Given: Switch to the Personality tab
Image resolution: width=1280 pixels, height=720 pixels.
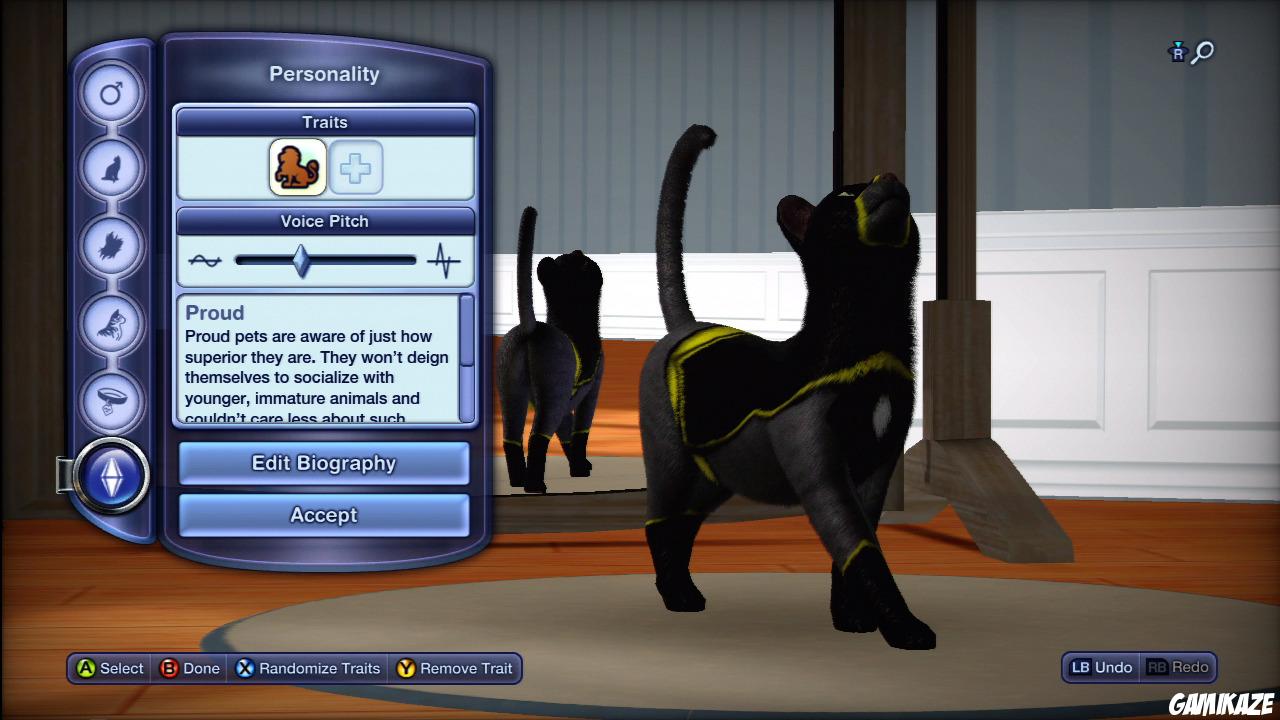Looking at the screenshot, I should [324, 73].
